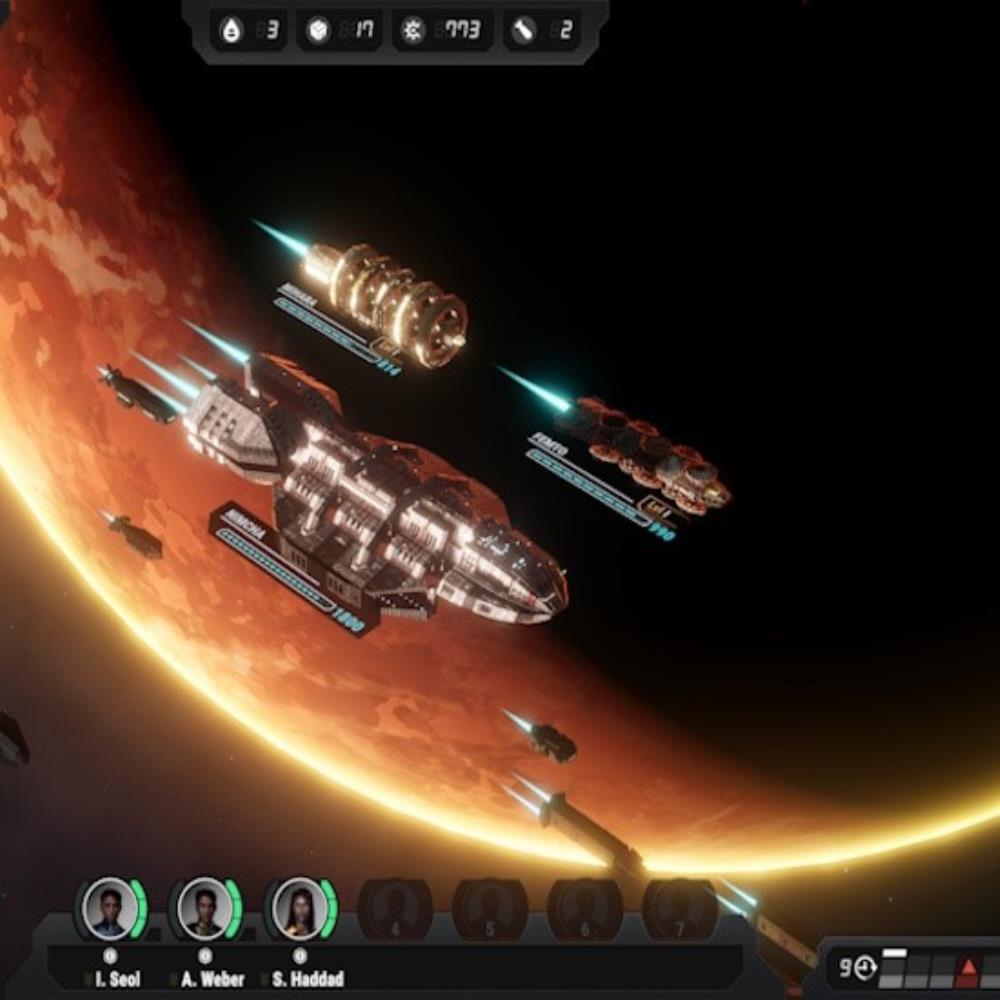
Task: Click the red triangle alert indicator
Action: (967, 968)
